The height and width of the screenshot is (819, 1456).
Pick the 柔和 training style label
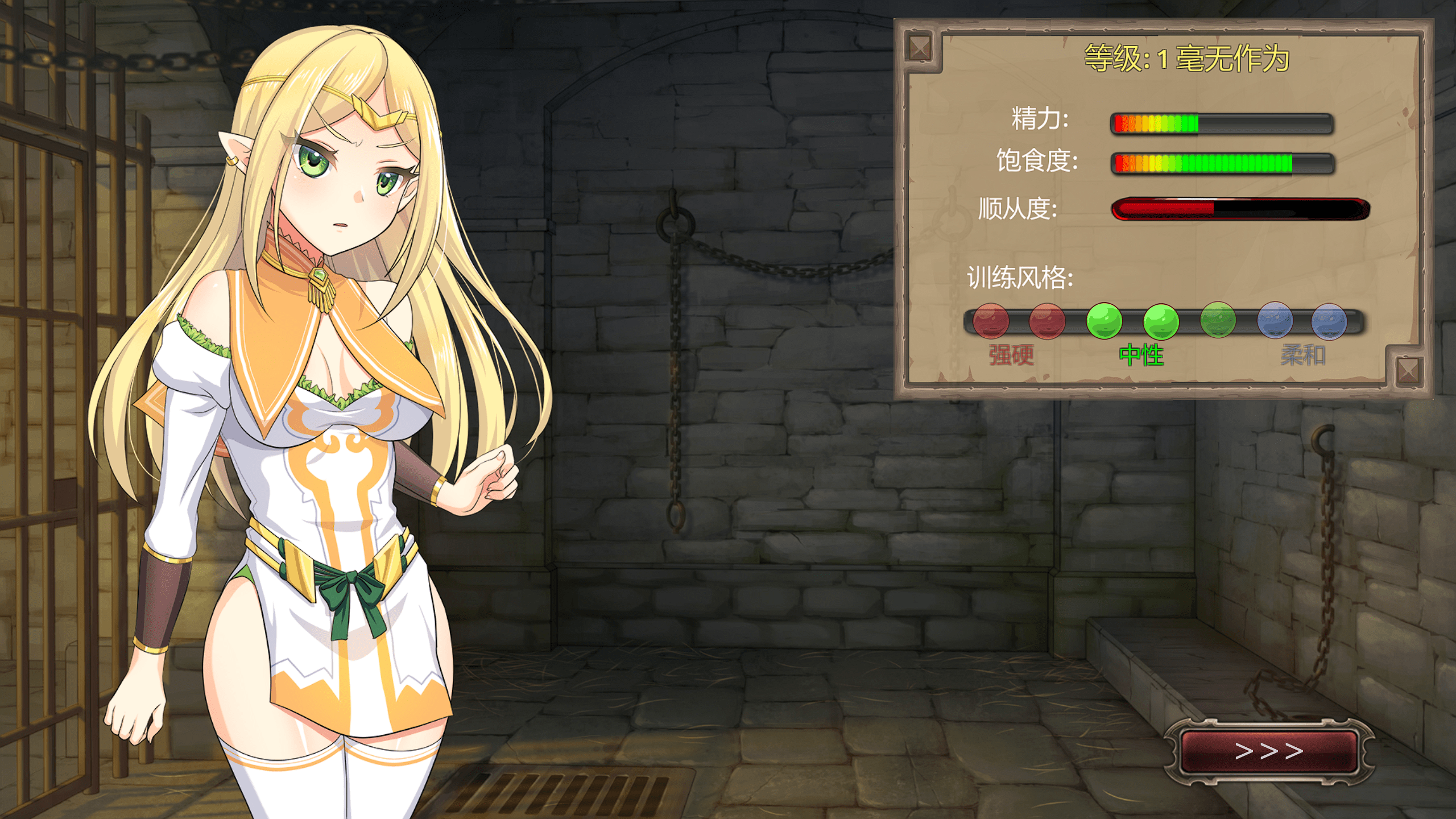[x=1303, y=355]
